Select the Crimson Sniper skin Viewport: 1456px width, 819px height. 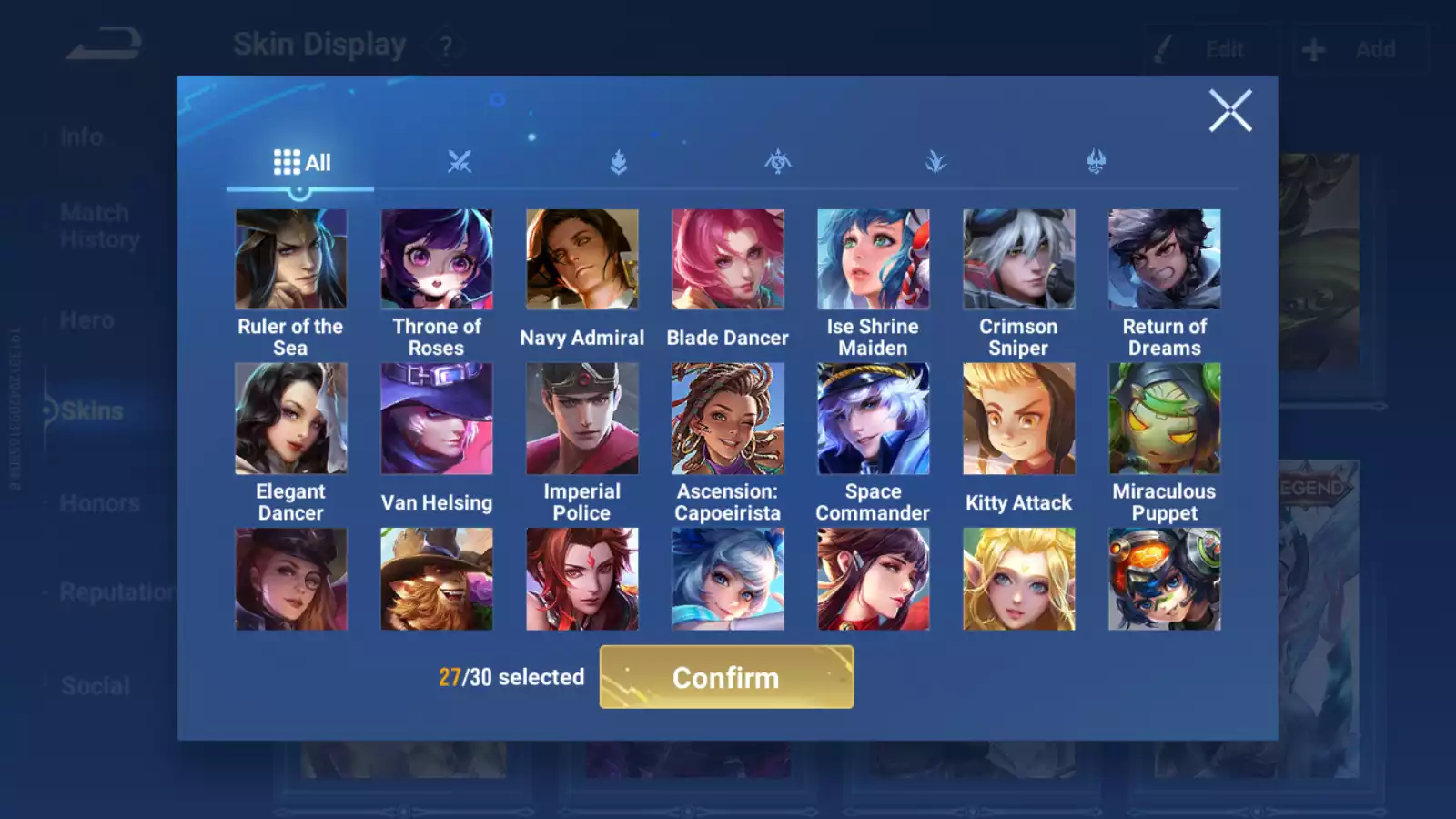[x=1018, y=260]
